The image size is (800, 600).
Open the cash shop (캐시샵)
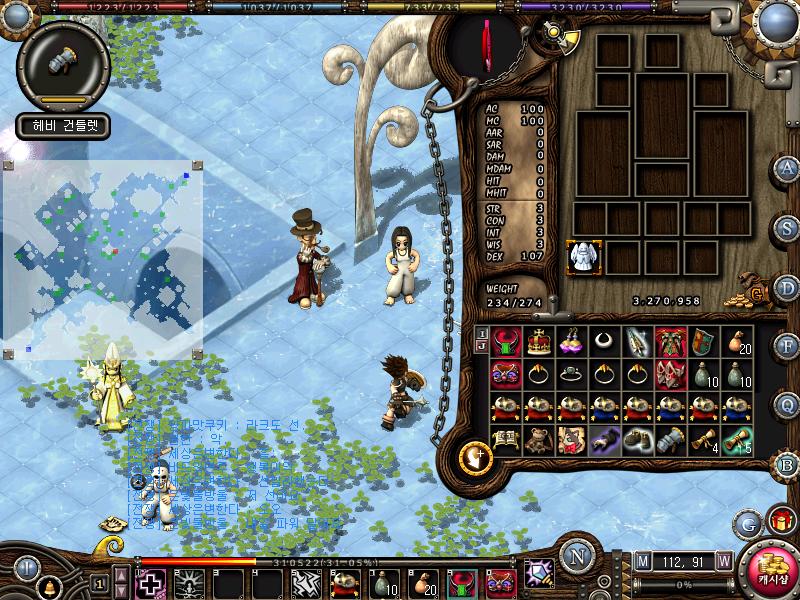point(771,570)
